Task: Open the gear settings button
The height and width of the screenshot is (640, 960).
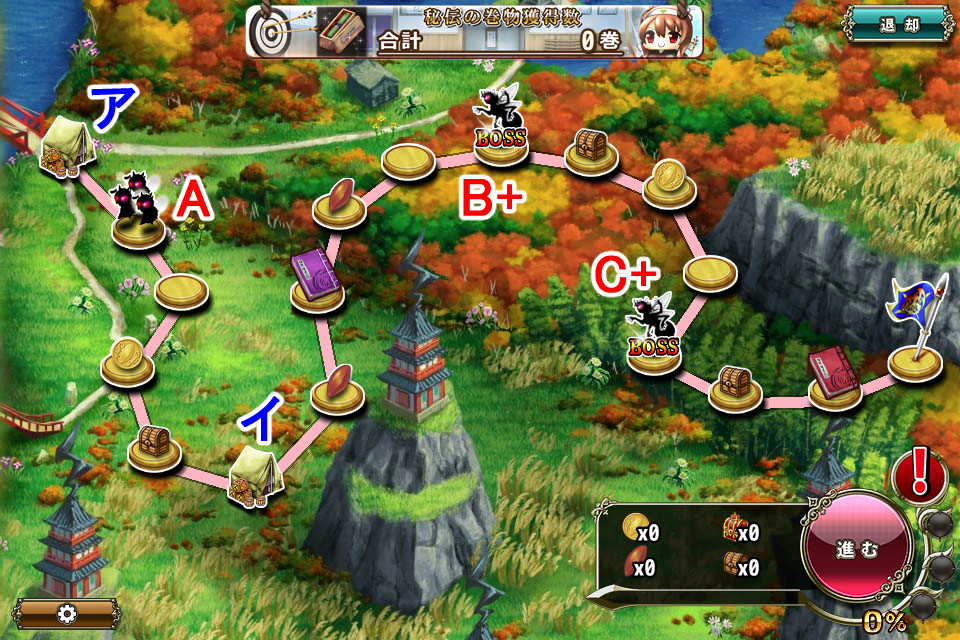Action: pos(67,613)
